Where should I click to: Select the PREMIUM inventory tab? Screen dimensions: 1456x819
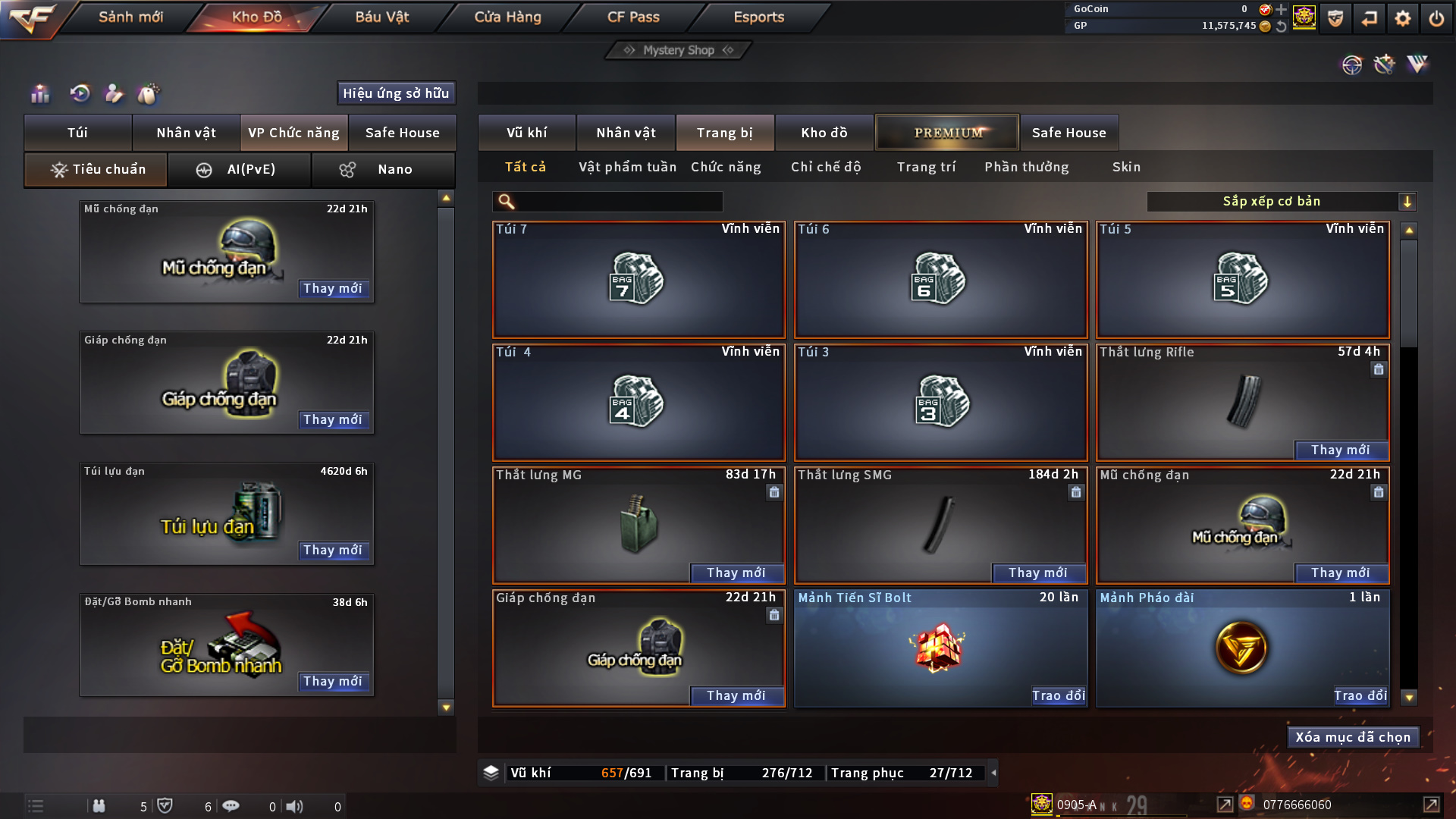tap(947, 133)
